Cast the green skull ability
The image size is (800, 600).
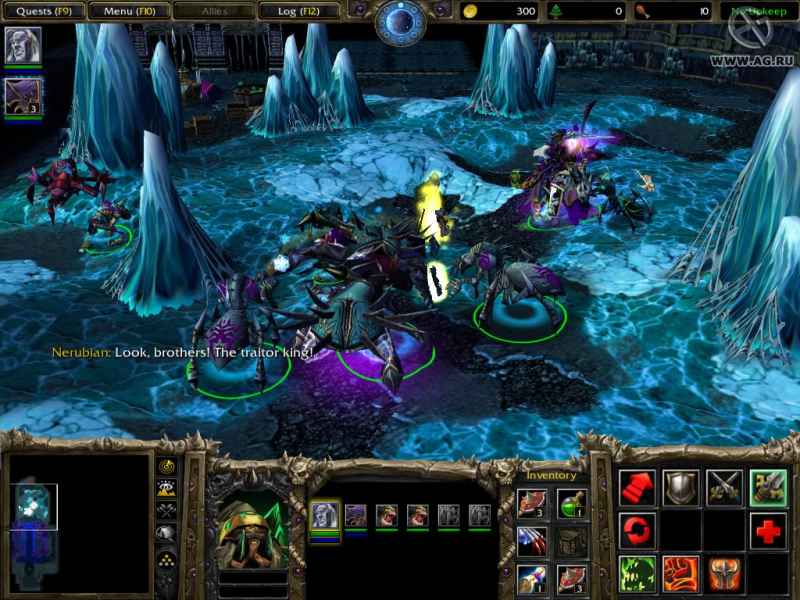pos(637,574)
